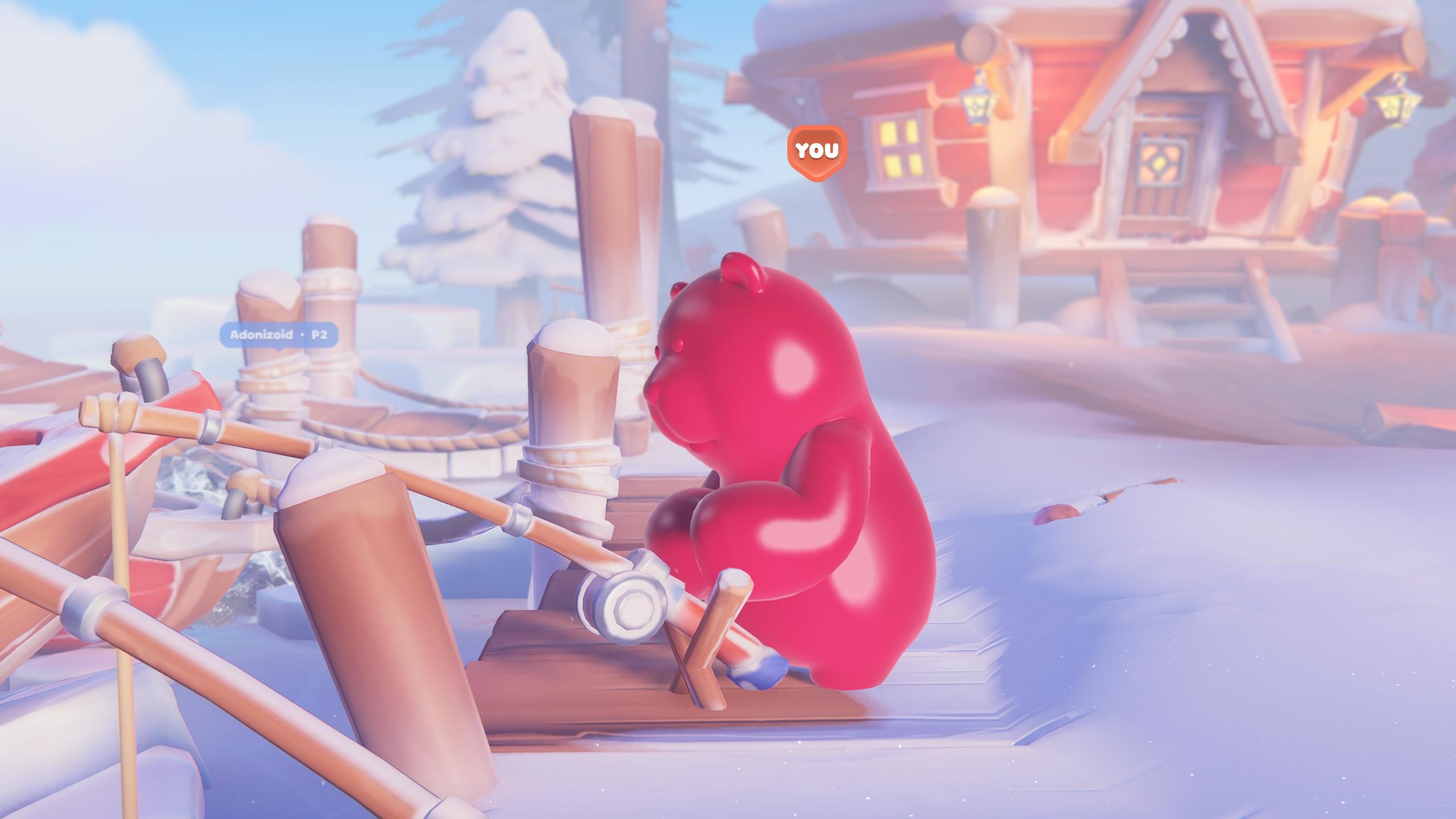Click the orange YOU player marker
Screen dimensions: 1456x819
[x=817, y=151]
